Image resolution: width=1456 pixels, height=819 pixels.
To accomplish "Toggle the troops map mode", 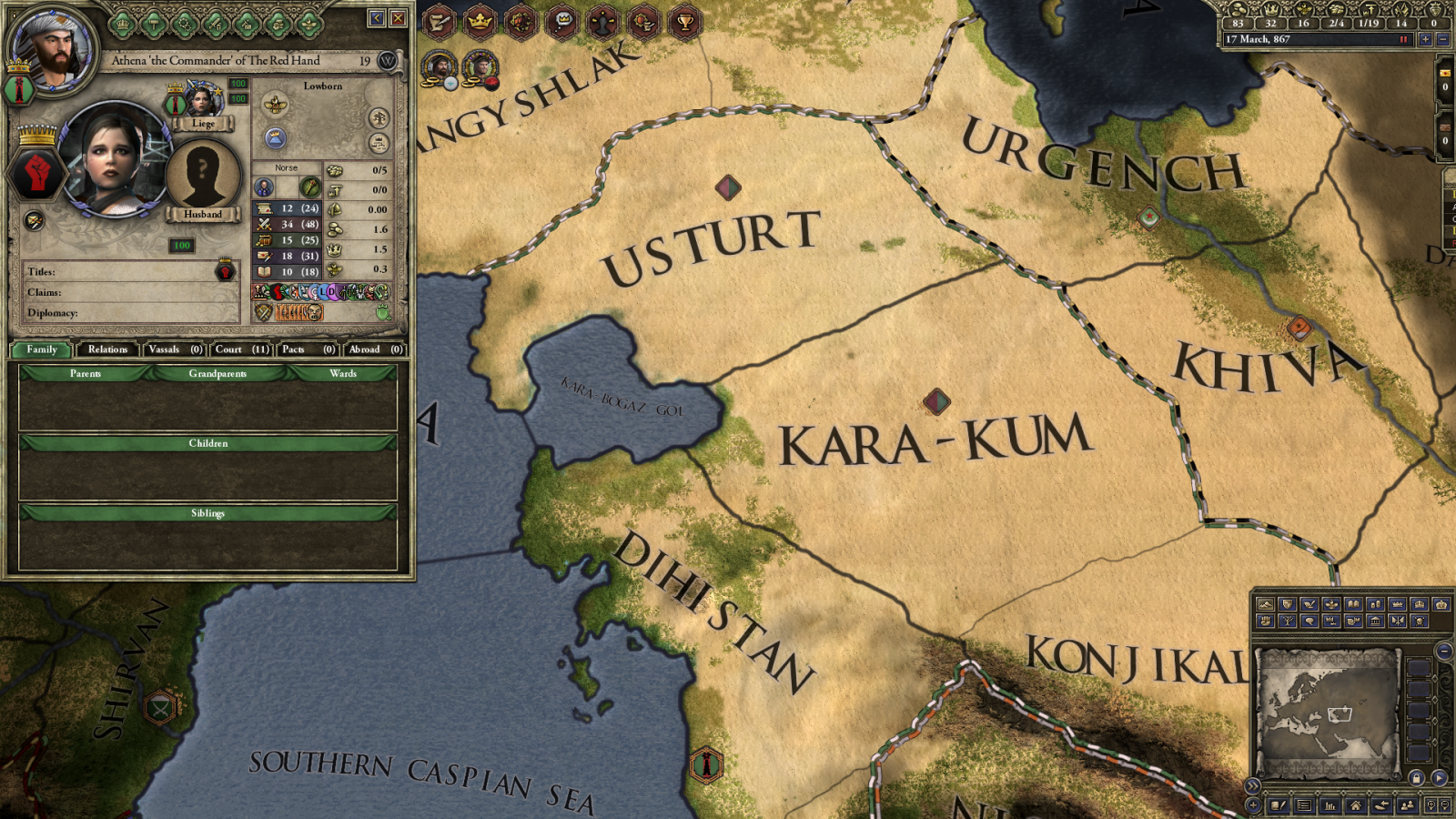I will coord(1398,621).
